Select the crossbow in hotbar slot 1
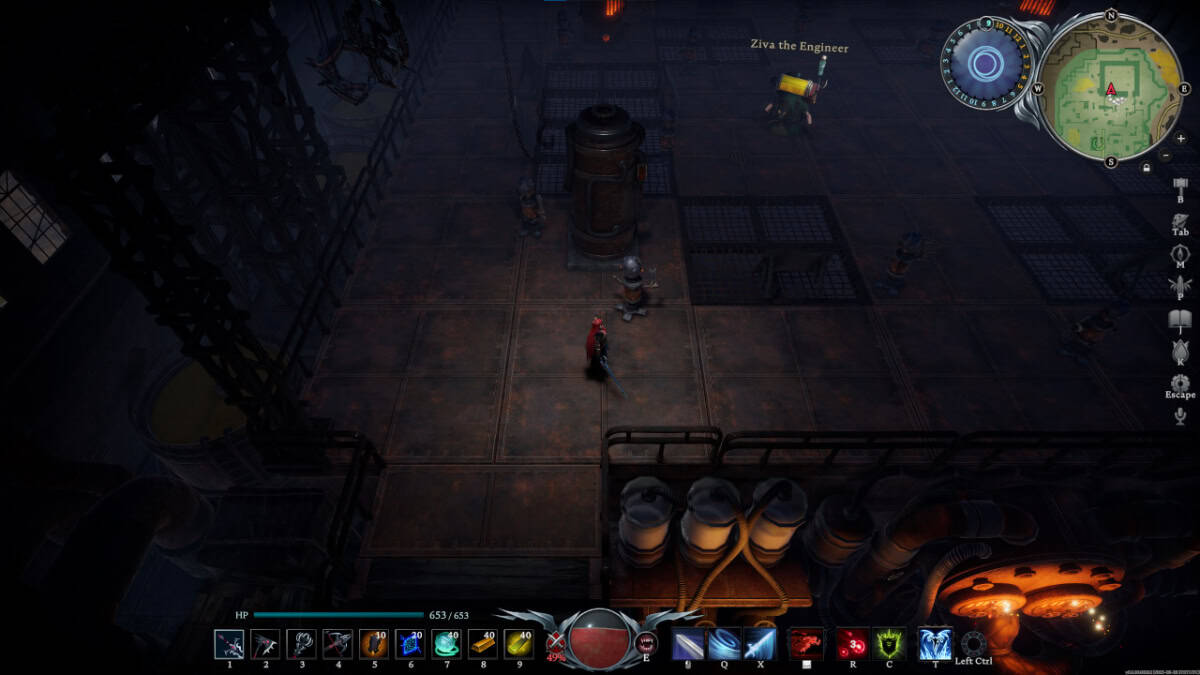1200x675 pixels. tap(229, 643)
